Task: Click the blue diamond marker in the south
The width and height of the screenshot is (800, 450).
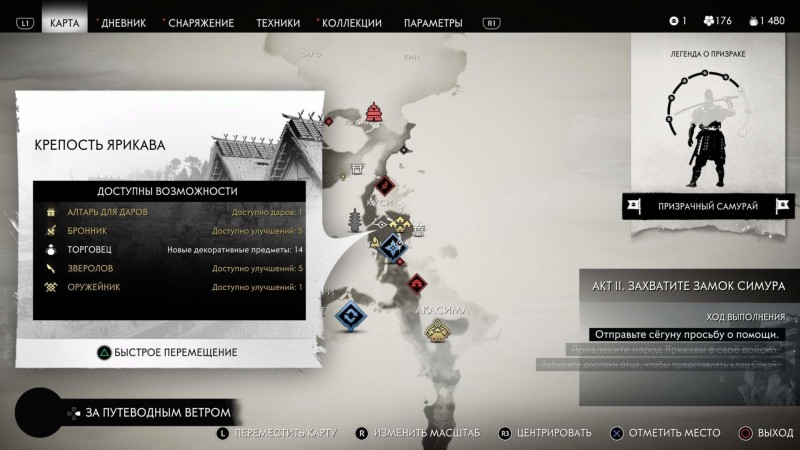Action: tap(350, 316)
